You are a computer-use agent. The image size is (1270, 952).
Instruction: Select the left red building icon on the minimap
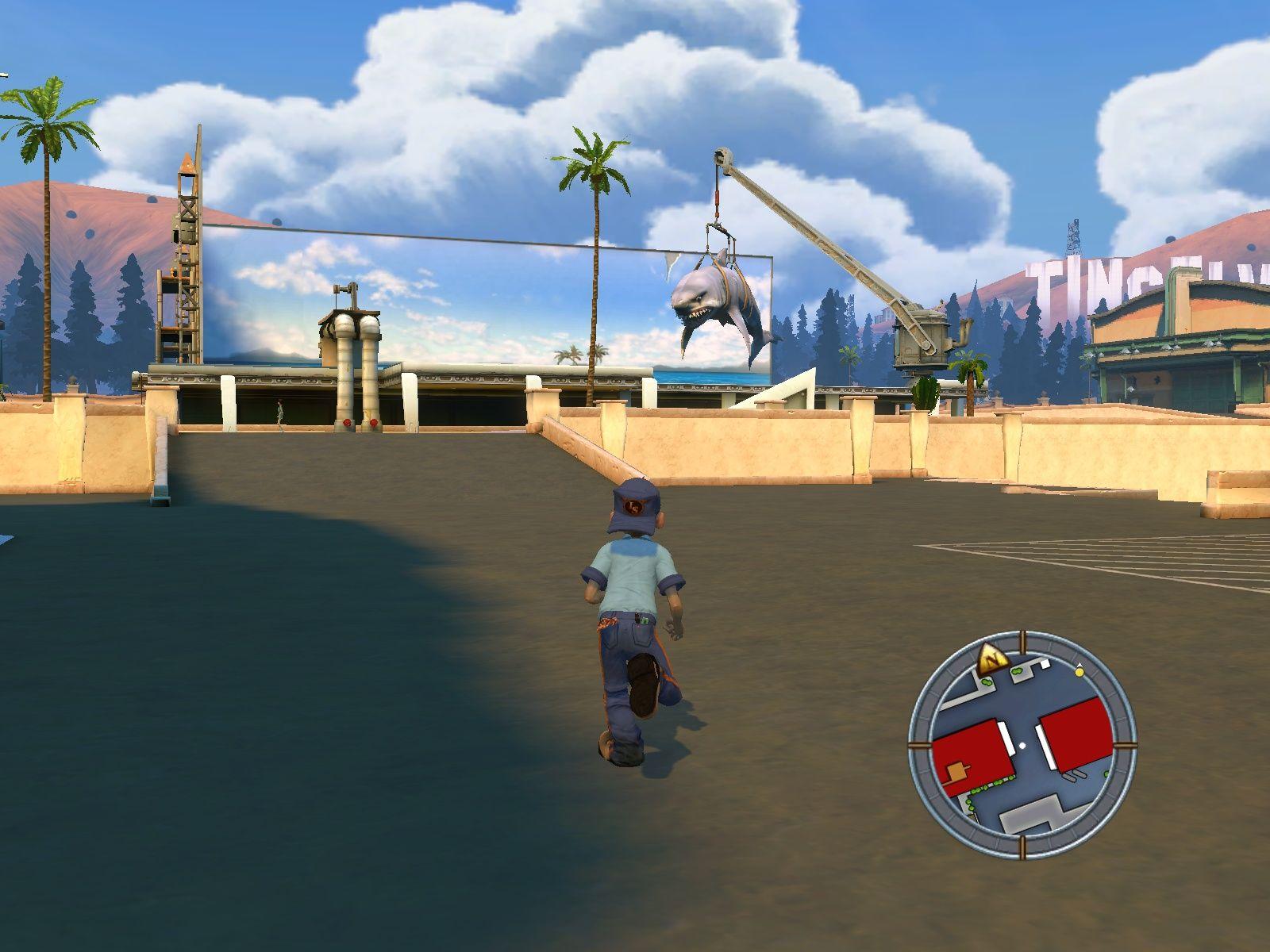pos(972,750)
